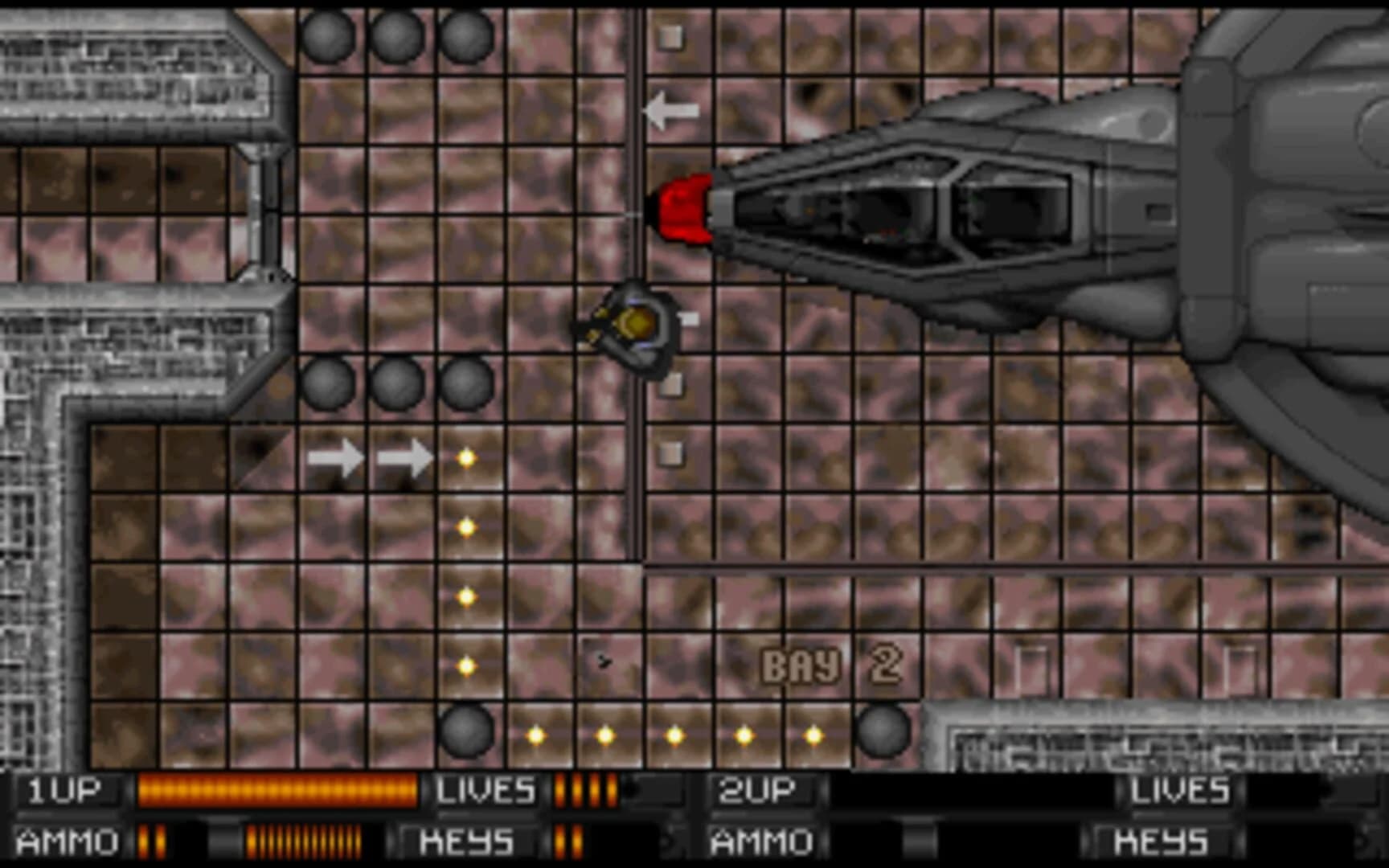Click the leftward white arrow marker

(671, 108)
